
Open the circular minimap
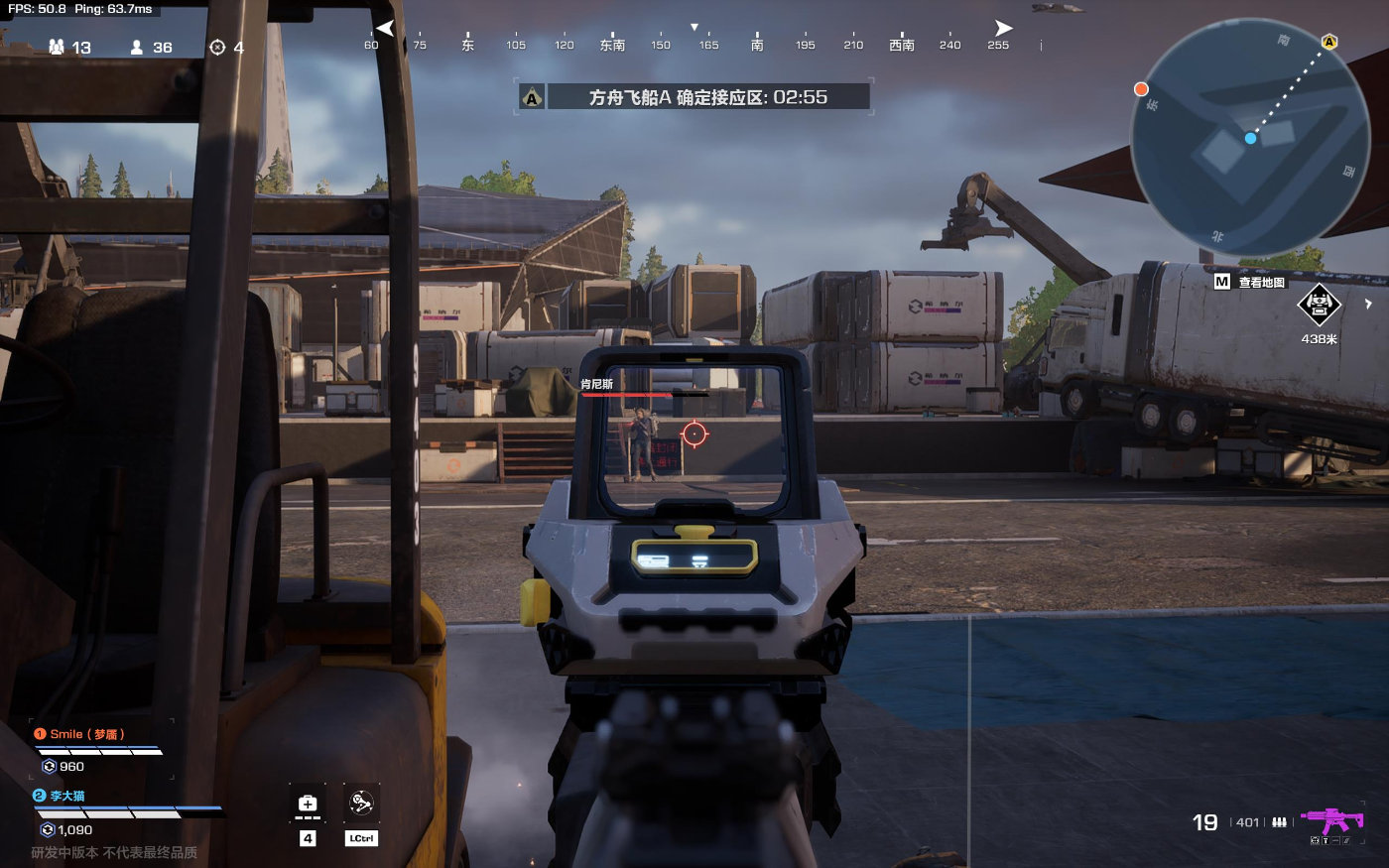click(1249, 139)
